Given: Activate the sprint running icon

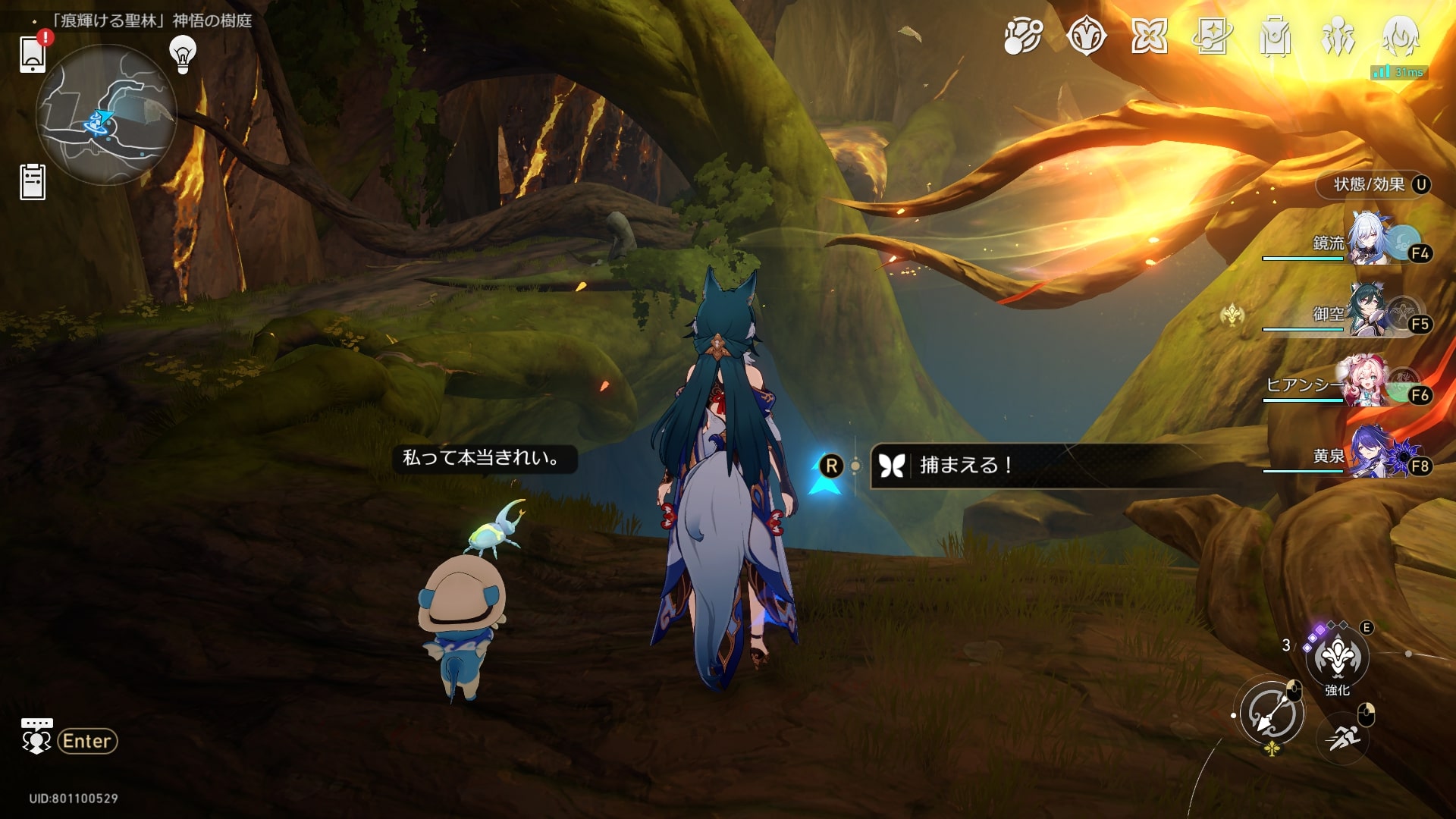Looking at the screenshot, I should [1343, 736].
